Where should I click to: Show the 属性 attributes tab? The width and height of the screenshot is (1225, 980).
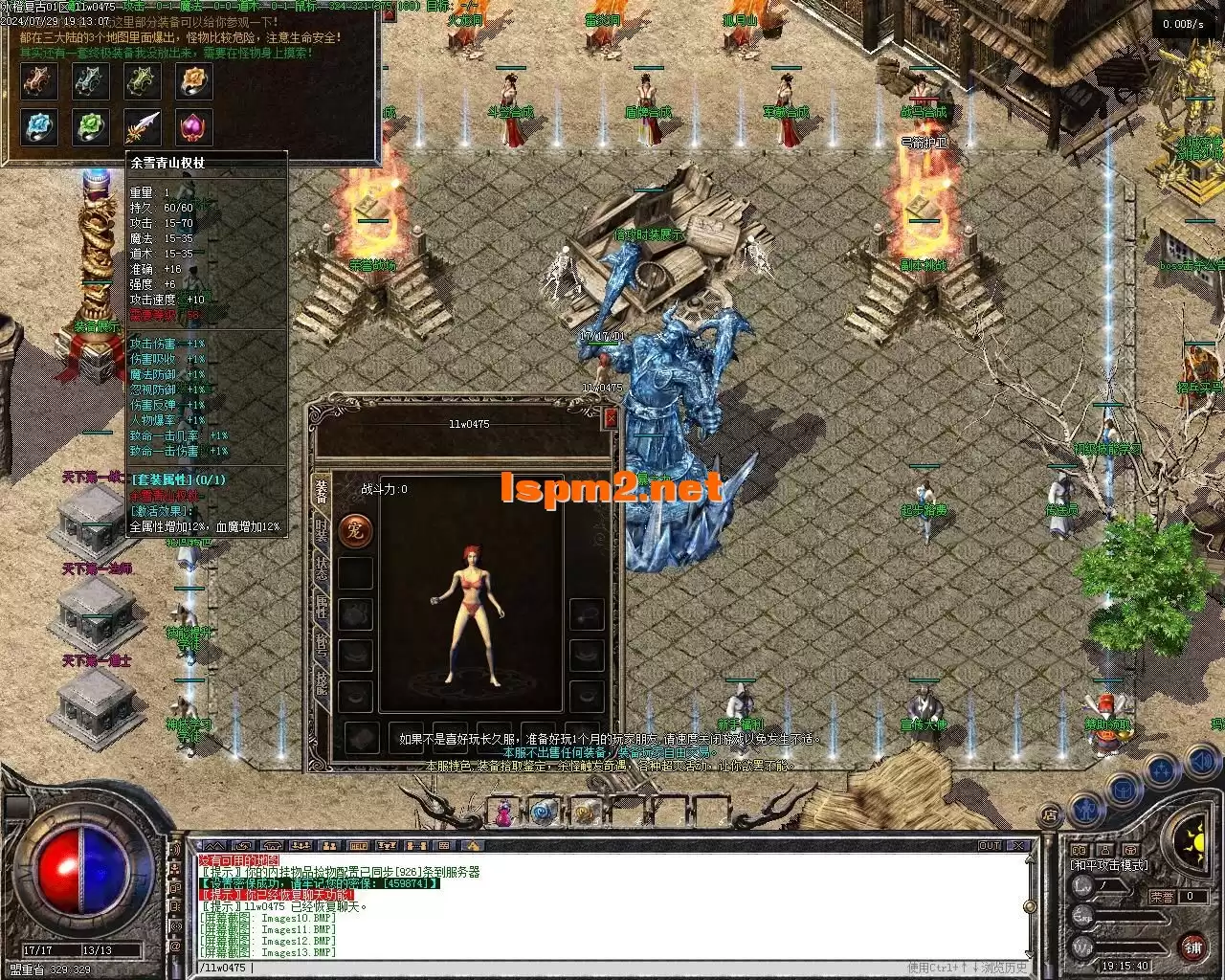[322, 609]
